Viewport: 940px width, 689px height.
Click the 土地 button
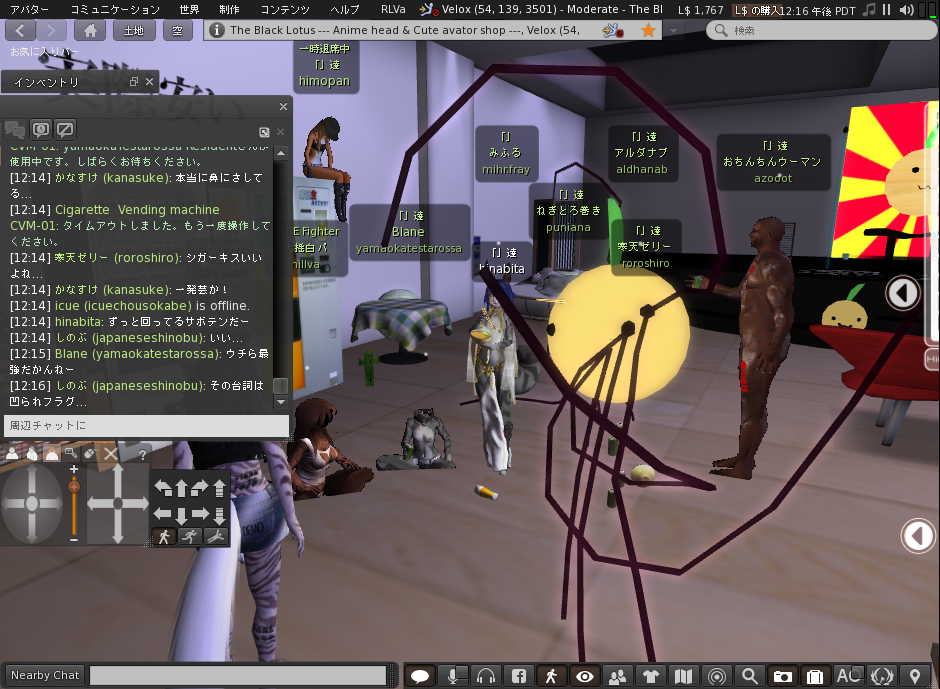tap(133, 30)
